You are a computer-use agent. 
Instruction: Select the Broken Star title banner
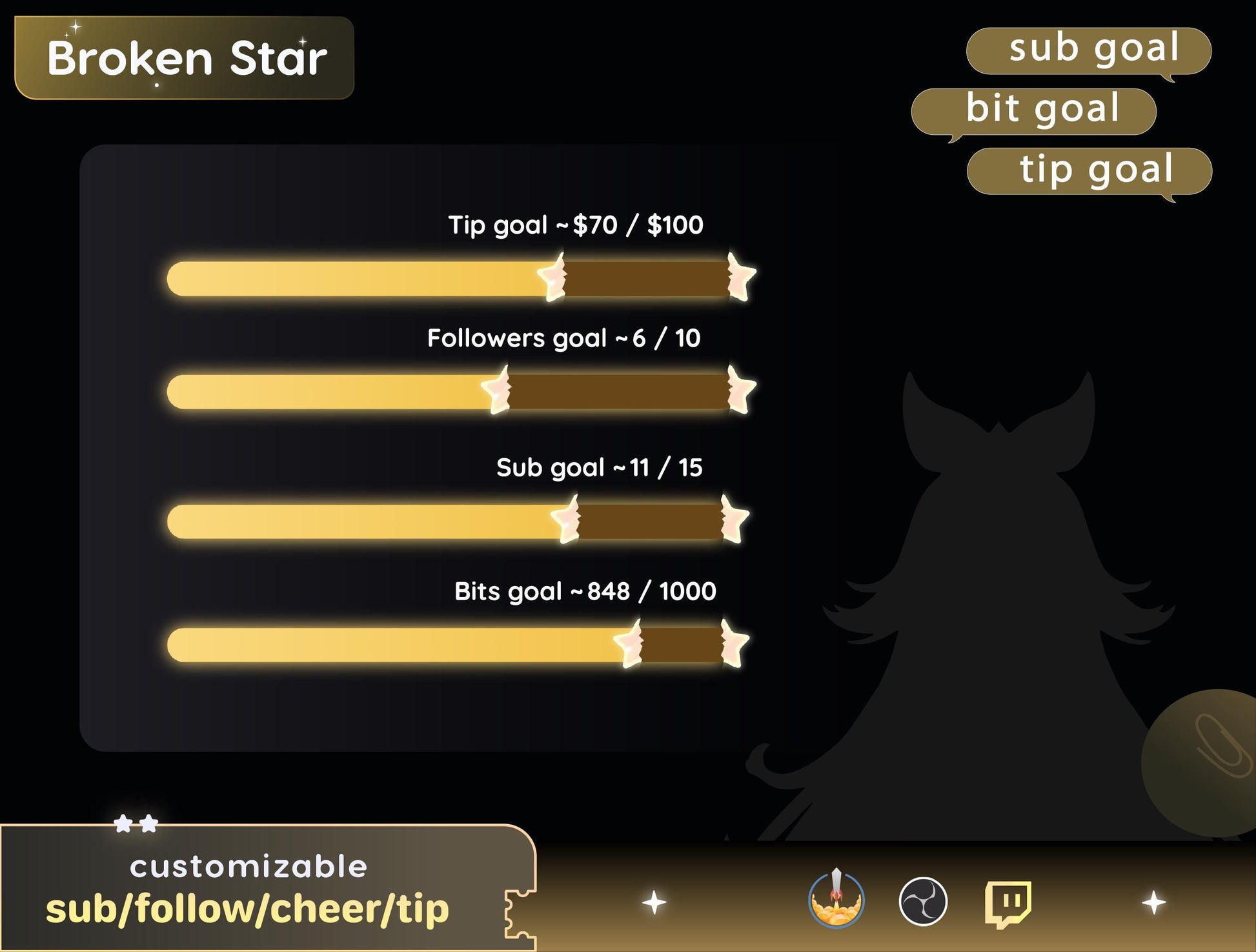tap(185, 58)
